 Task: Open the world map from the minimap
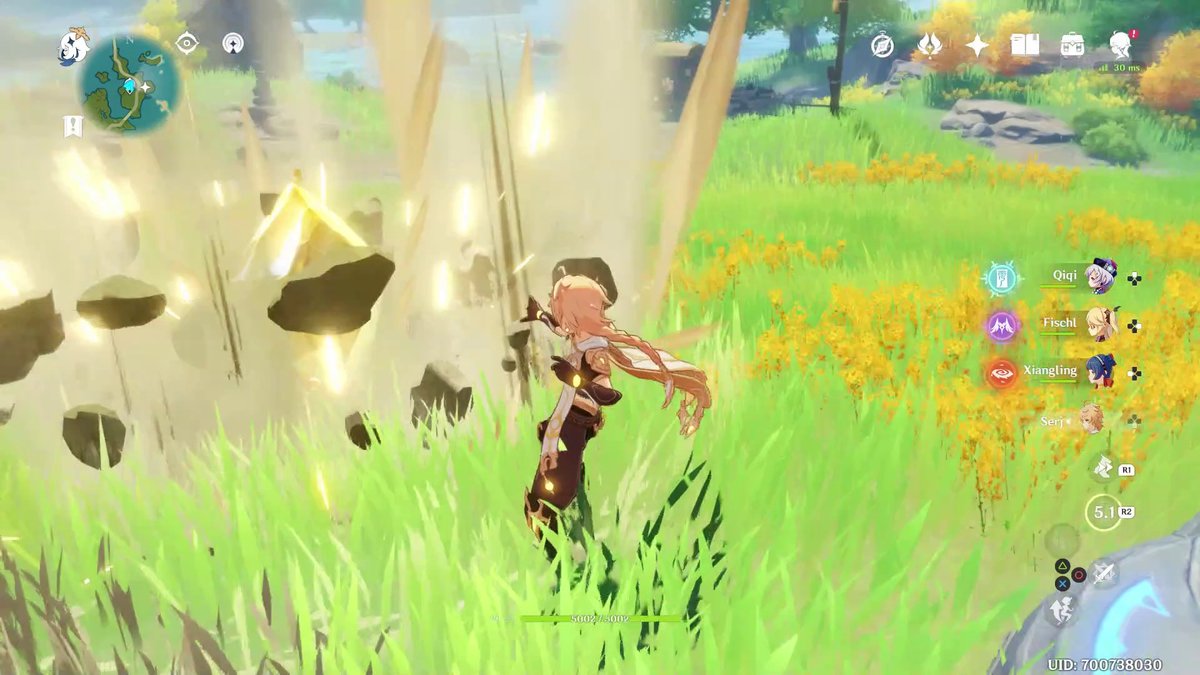pyautogui.click(x=130, y=84)
